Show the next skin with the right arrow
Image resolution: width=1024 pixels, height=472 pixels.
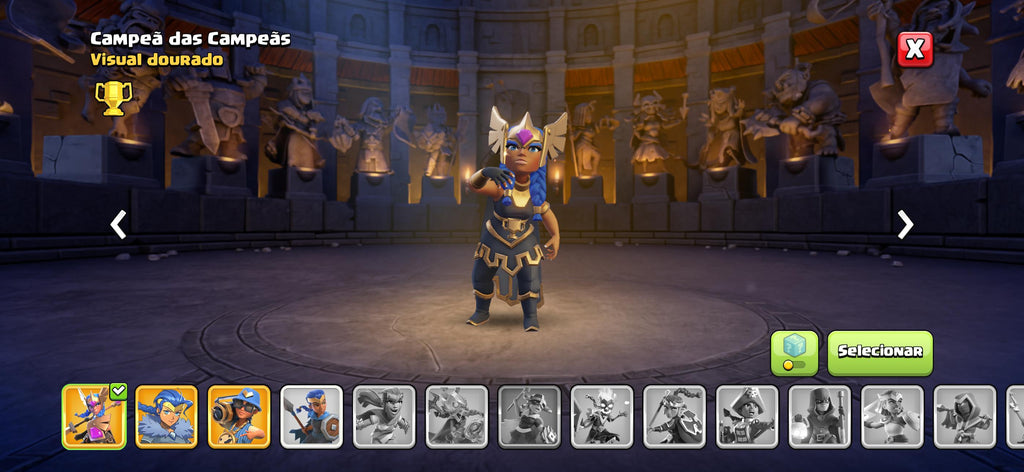(x=905, y=225)
